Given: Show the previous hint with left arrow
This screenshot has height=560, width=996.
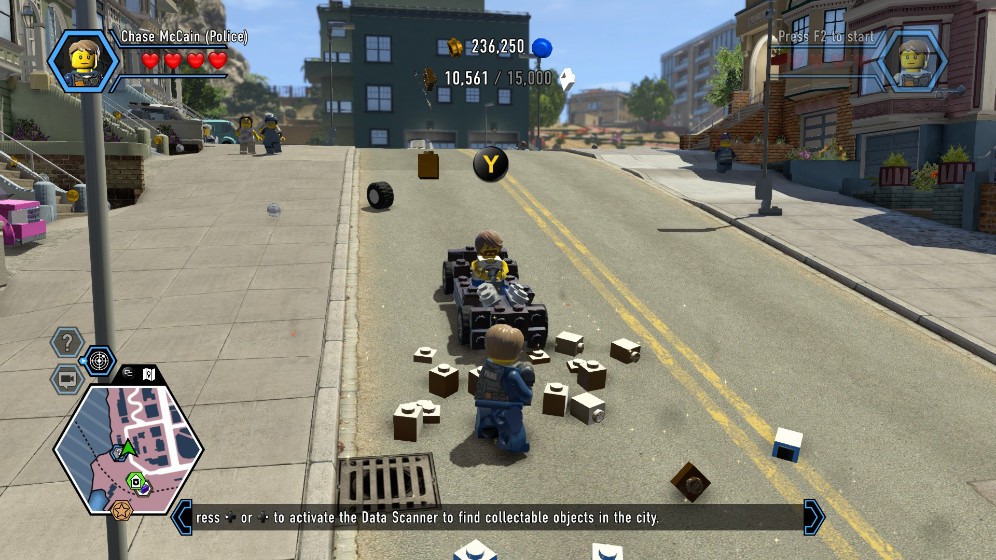Looking at the screenshot, I should pyautogui.click(x=182, y=517).
